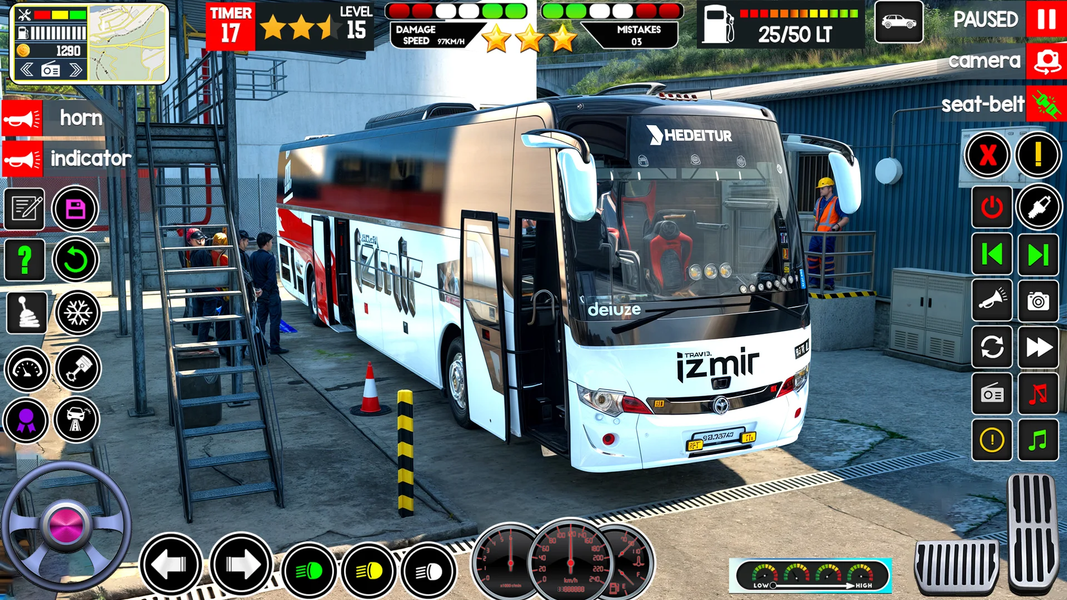Push the brake pedal
Viewport: 1067px width, 600px height.
click(x=956, y=566)
